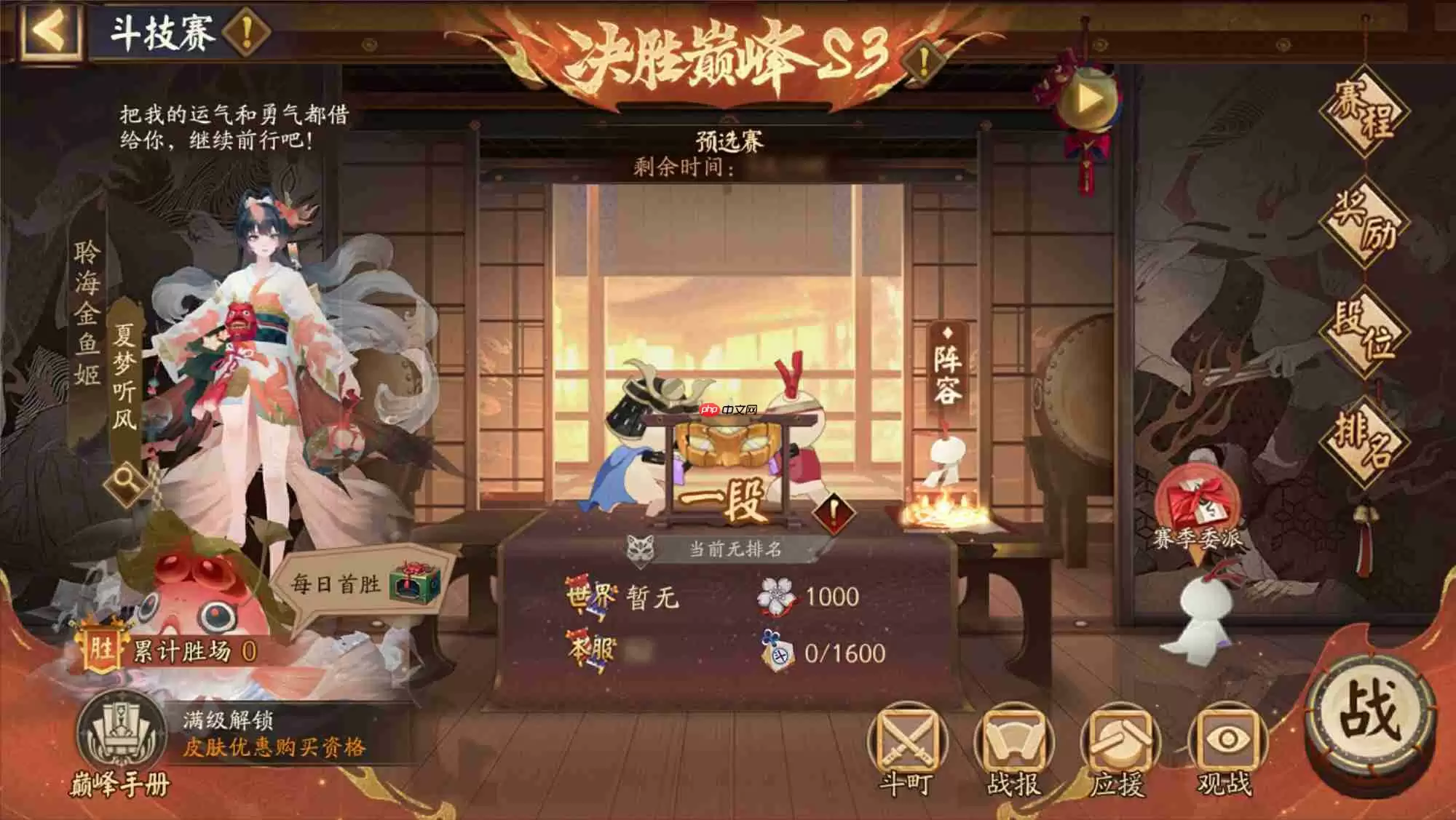Expand the hand drum event at top right
Viewport: 1456px width, 820px height.
[x=1088, y=100]
